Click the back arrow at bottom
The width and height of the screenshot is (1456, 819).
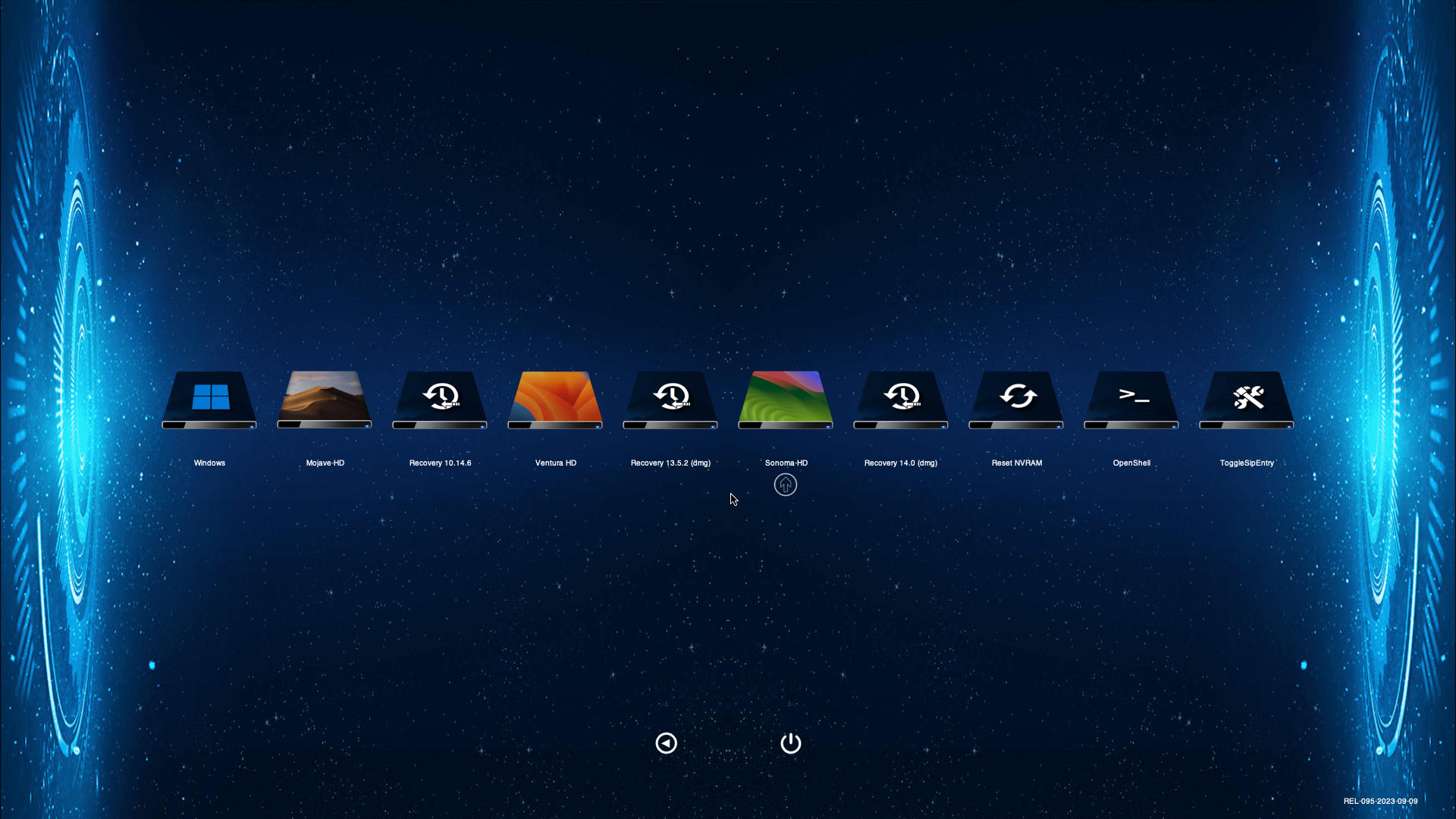coord(666,743)
